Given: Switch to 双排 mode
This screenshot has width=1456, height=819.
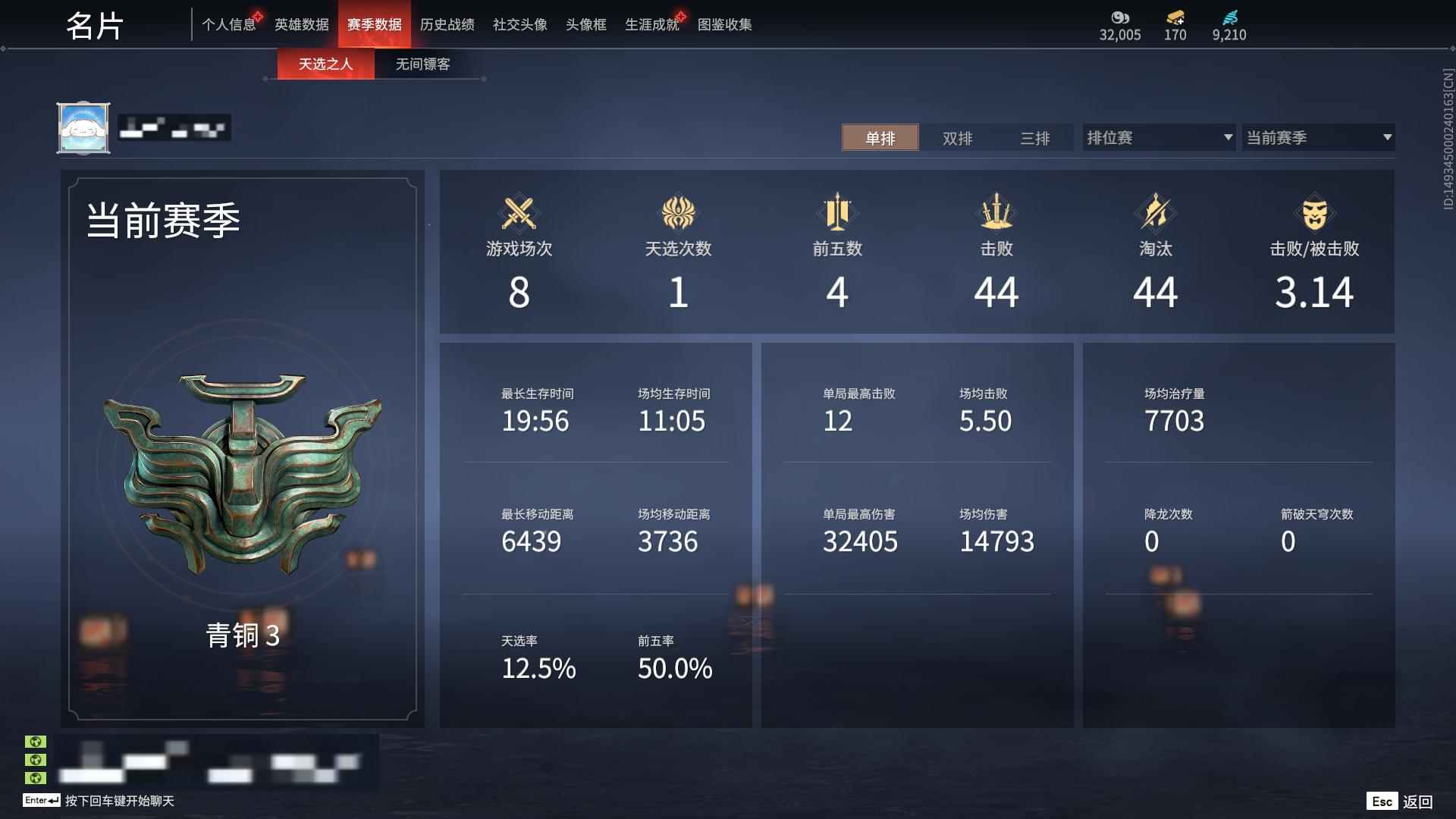Looking at the screenshot, I should click(959, 138).
